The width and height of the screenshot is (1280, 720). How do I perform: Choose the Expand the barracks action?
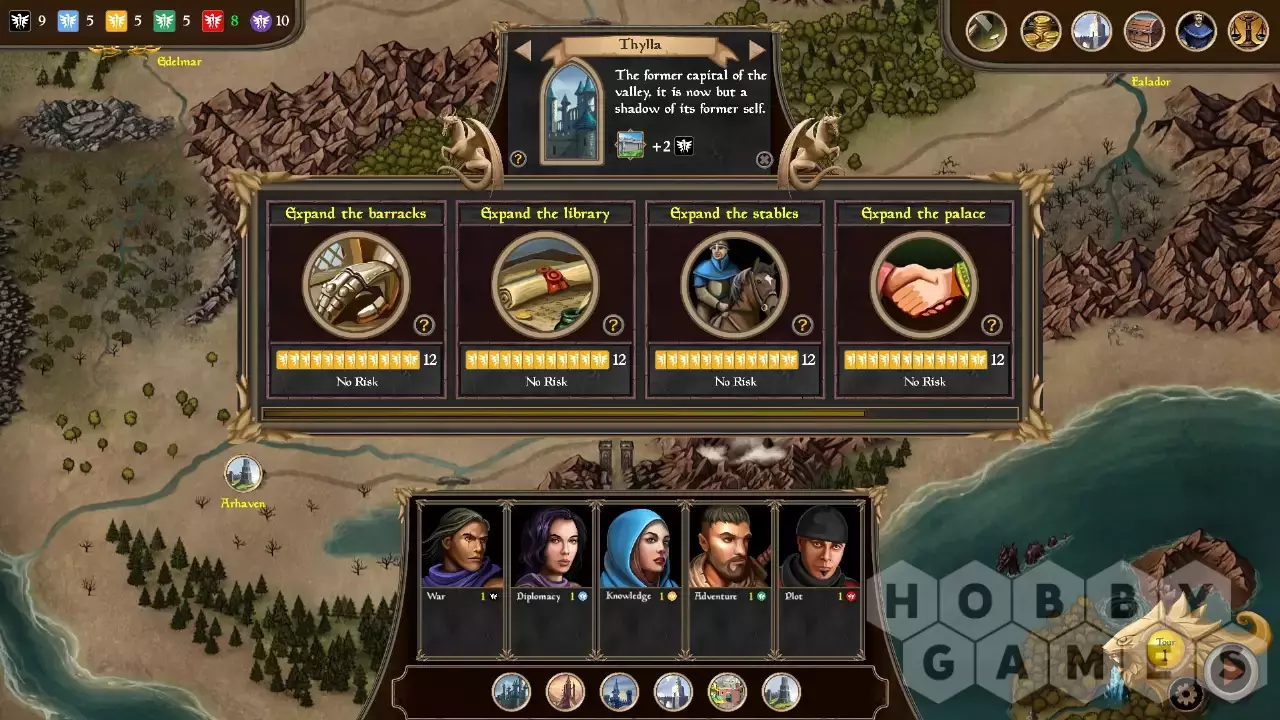pos(355,285)
